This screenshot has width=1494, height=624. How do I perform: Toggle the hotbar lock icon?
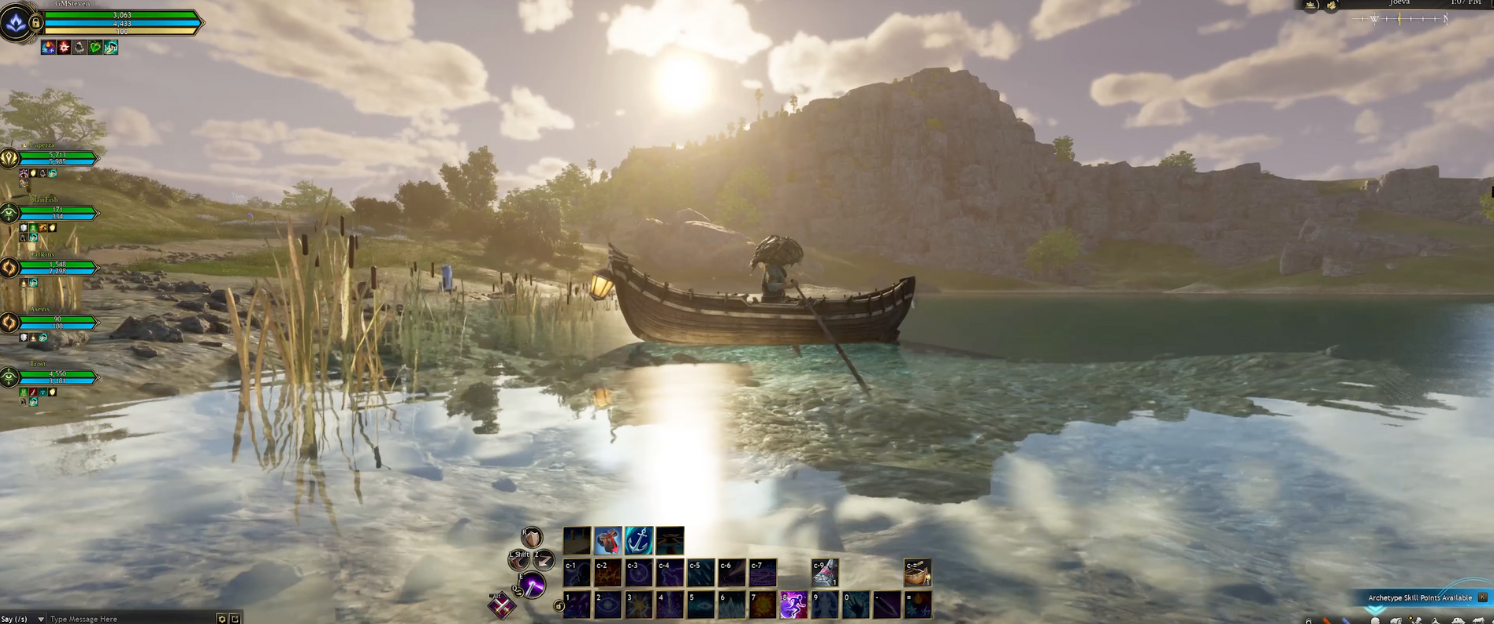click(560, 606)
